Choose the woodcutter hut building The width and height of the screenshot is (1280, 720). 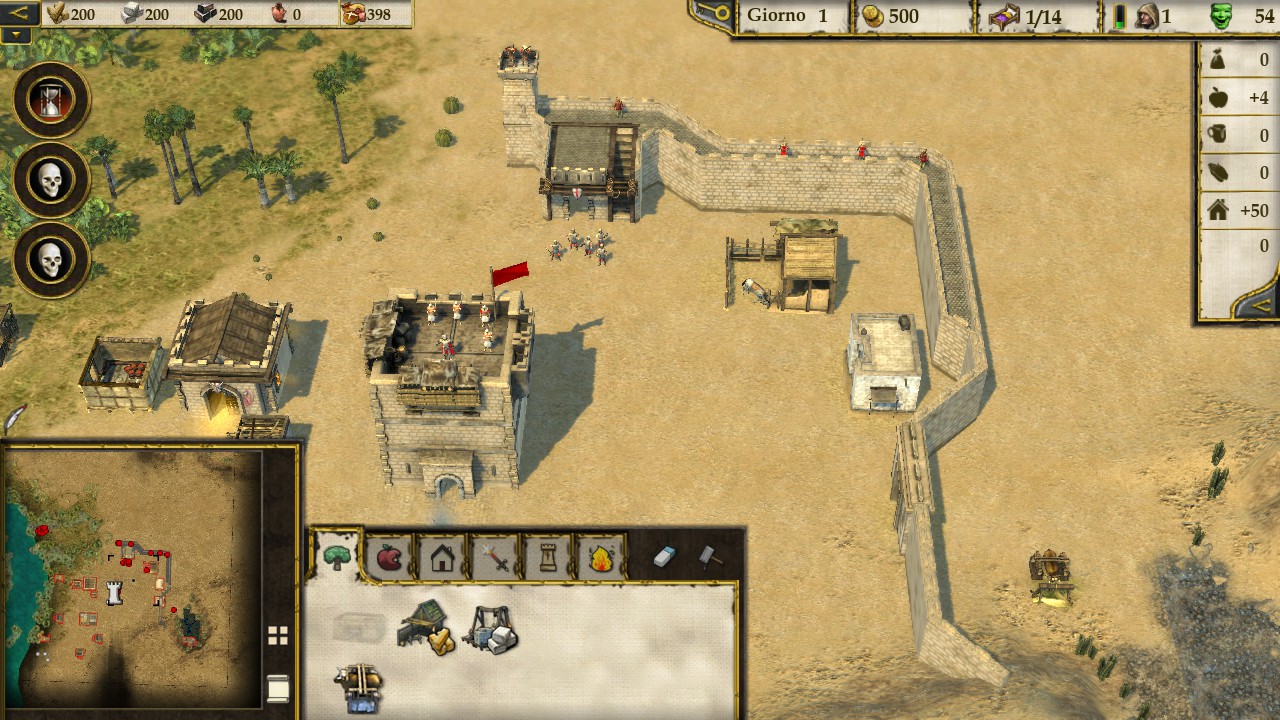pyautogui.click(x=426, y=627)
